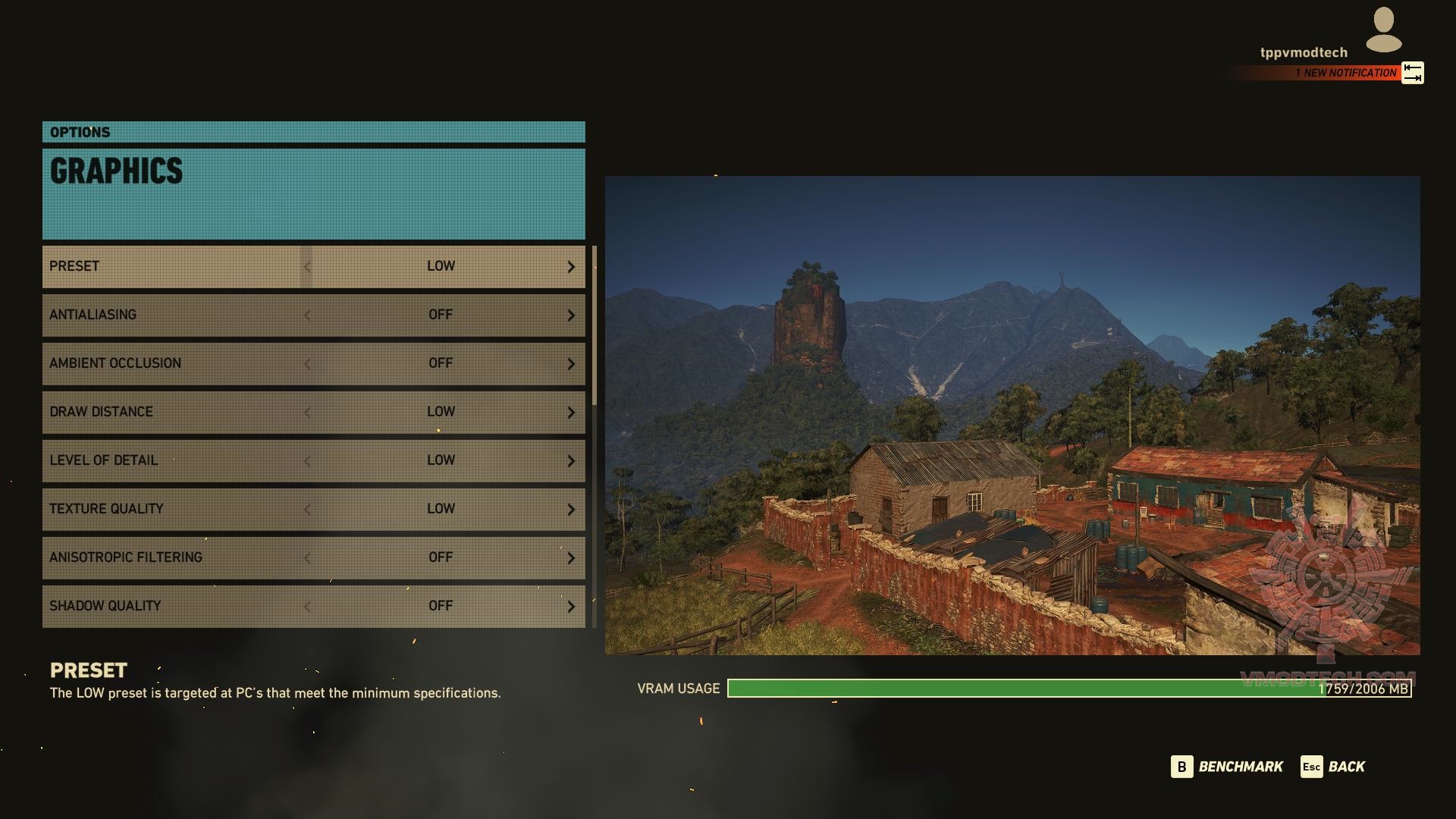Viewport: 1456px width, 819px height.
Task: Lower Ambient Occlusion with the left arrow
Action: (x=307, y=364)
